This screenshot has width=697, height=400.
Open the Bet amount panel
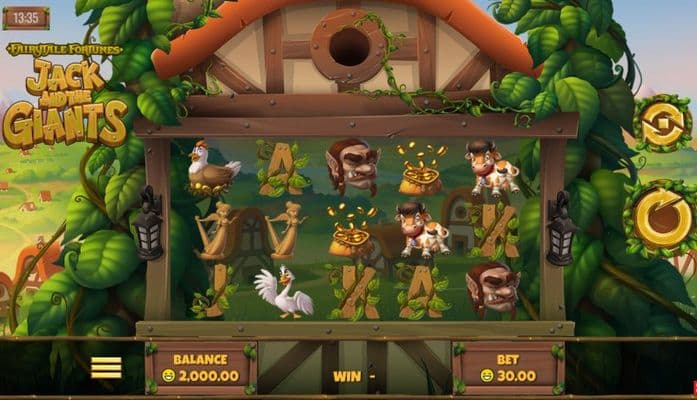pyautogui.click(x=509, y=368)
